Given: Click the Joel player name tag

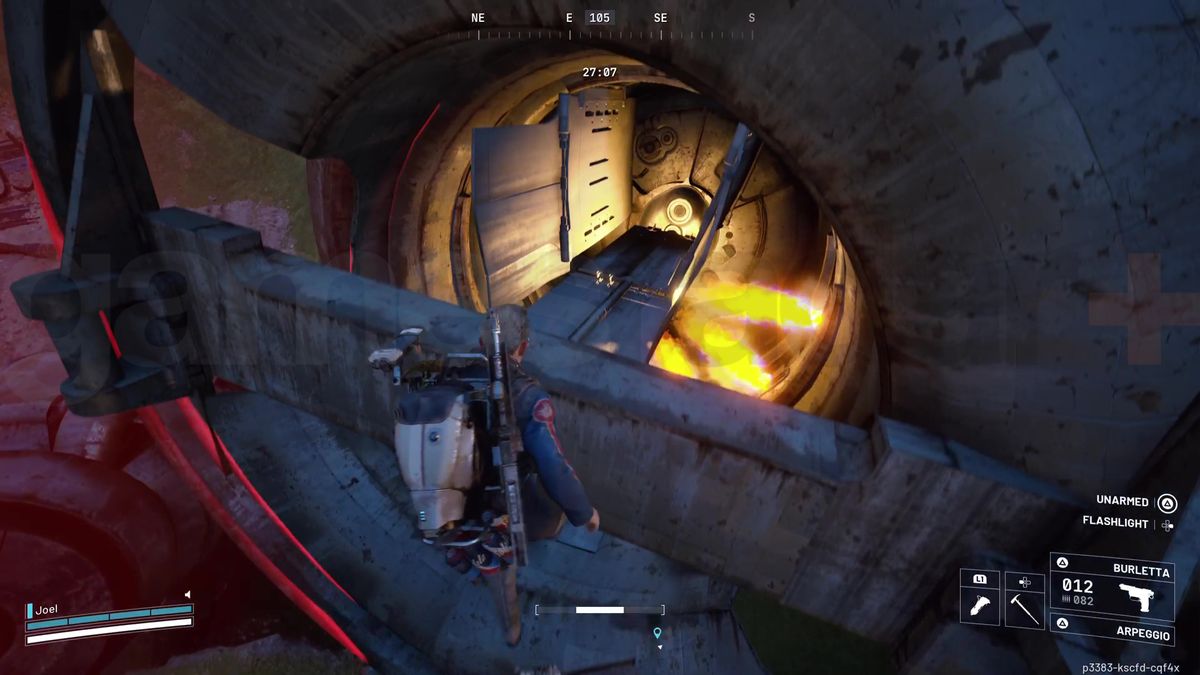Looking at the screenshot, I should coord(45,608).
